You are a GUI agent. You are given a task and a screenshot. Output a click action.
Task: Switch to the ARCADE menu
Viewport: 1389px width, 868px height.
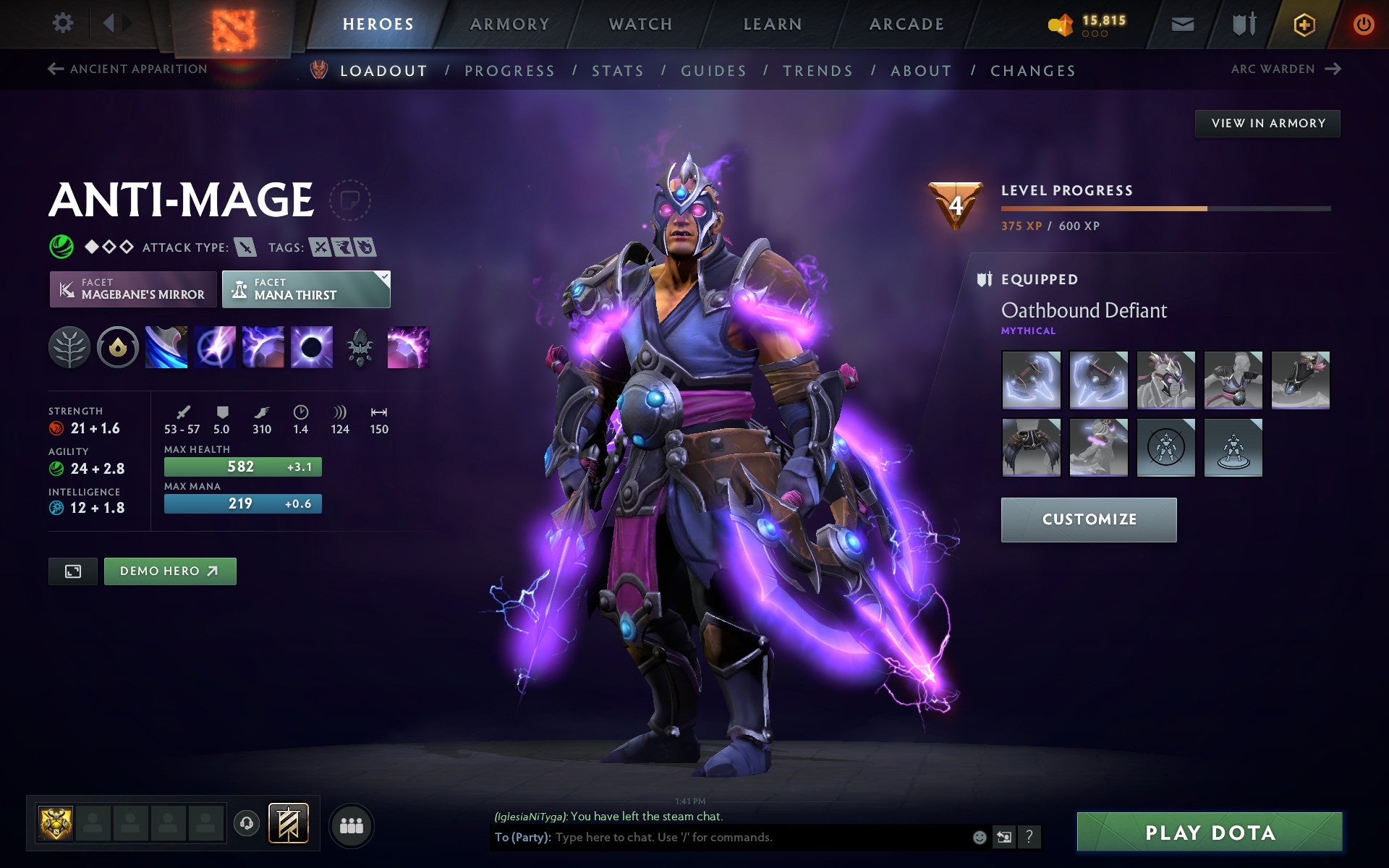tap(905, 22)
